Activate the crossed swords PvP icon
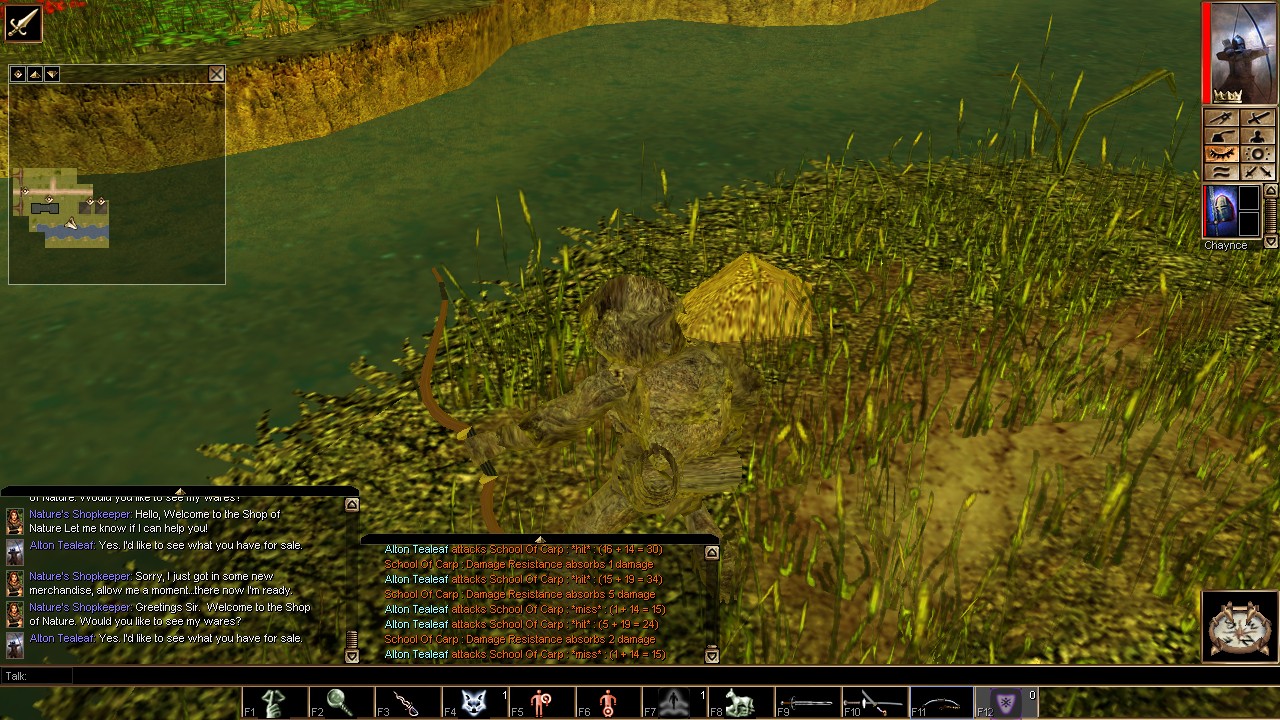The image size is (1280, 720). click(1258, 171)
